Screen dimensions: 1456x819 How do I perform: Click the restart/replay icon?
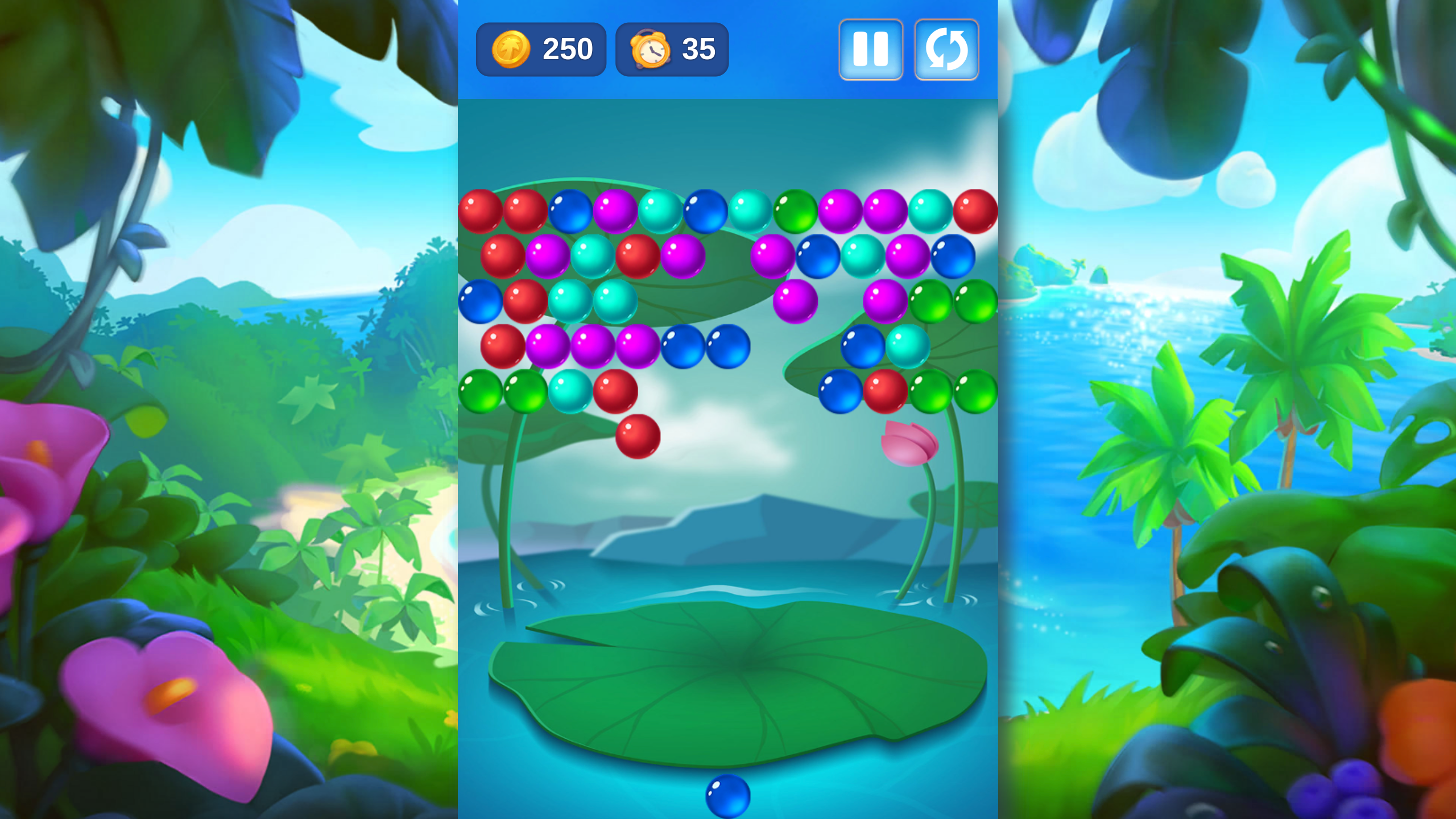tap(947, 49)
